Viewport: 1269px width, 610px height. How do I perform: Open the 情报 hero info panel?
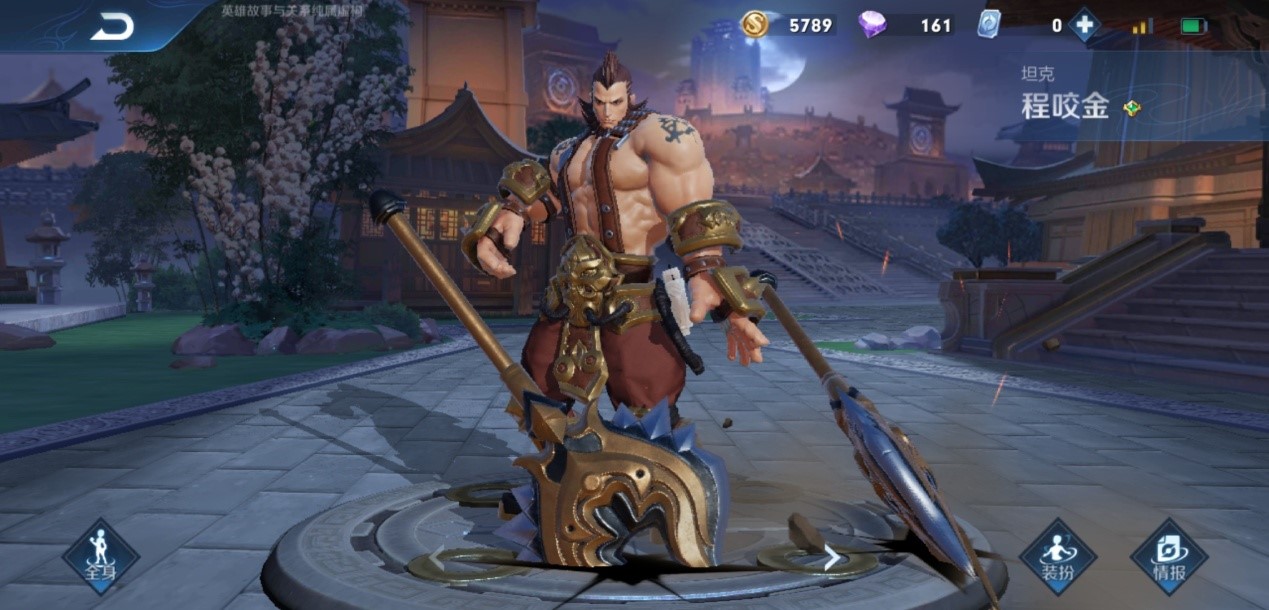pos(1169,556)
